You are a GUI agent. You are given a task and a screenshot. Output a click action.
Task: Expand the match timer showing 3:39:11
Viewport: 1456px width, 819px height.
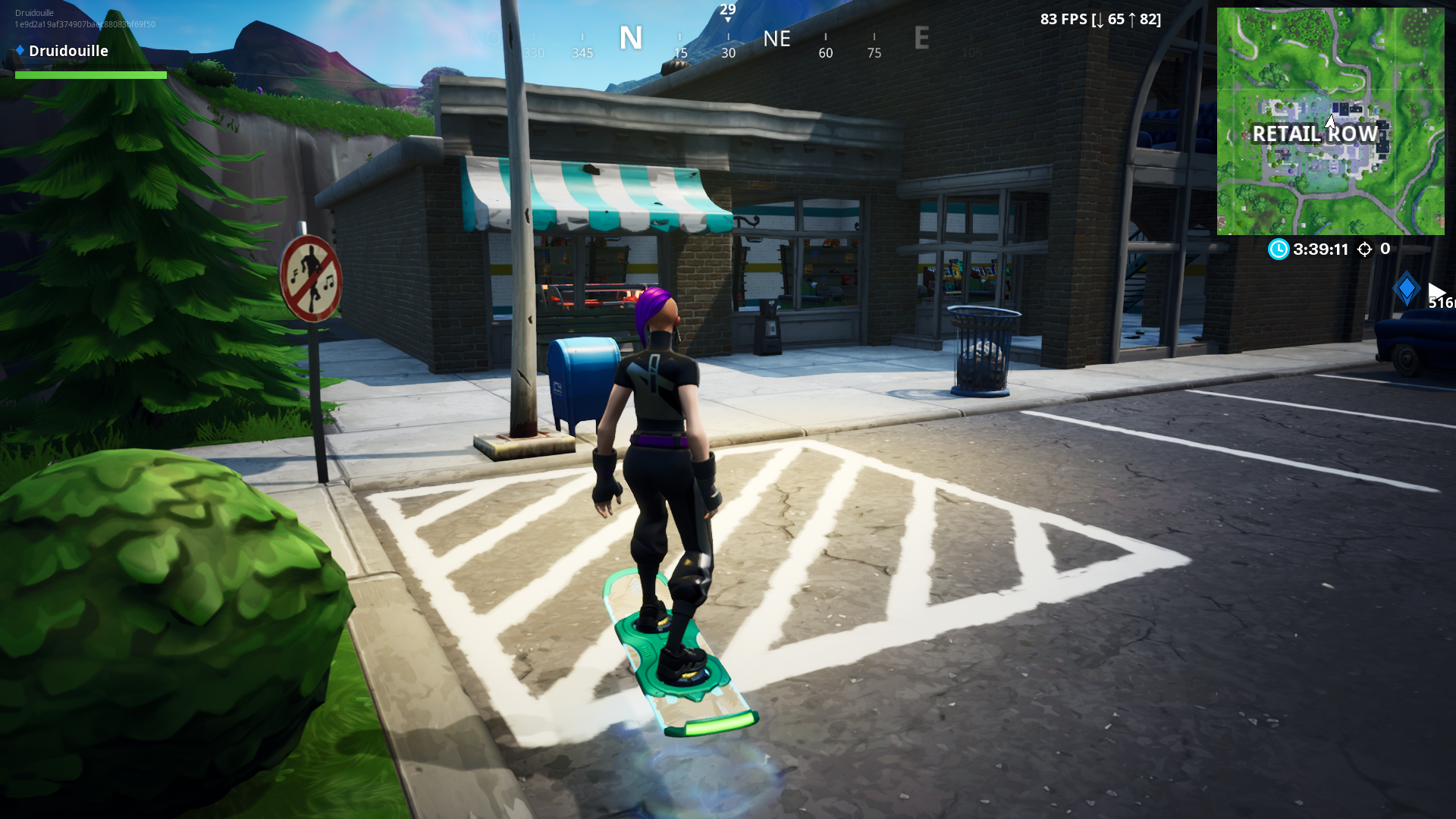tap(1320, 249)
